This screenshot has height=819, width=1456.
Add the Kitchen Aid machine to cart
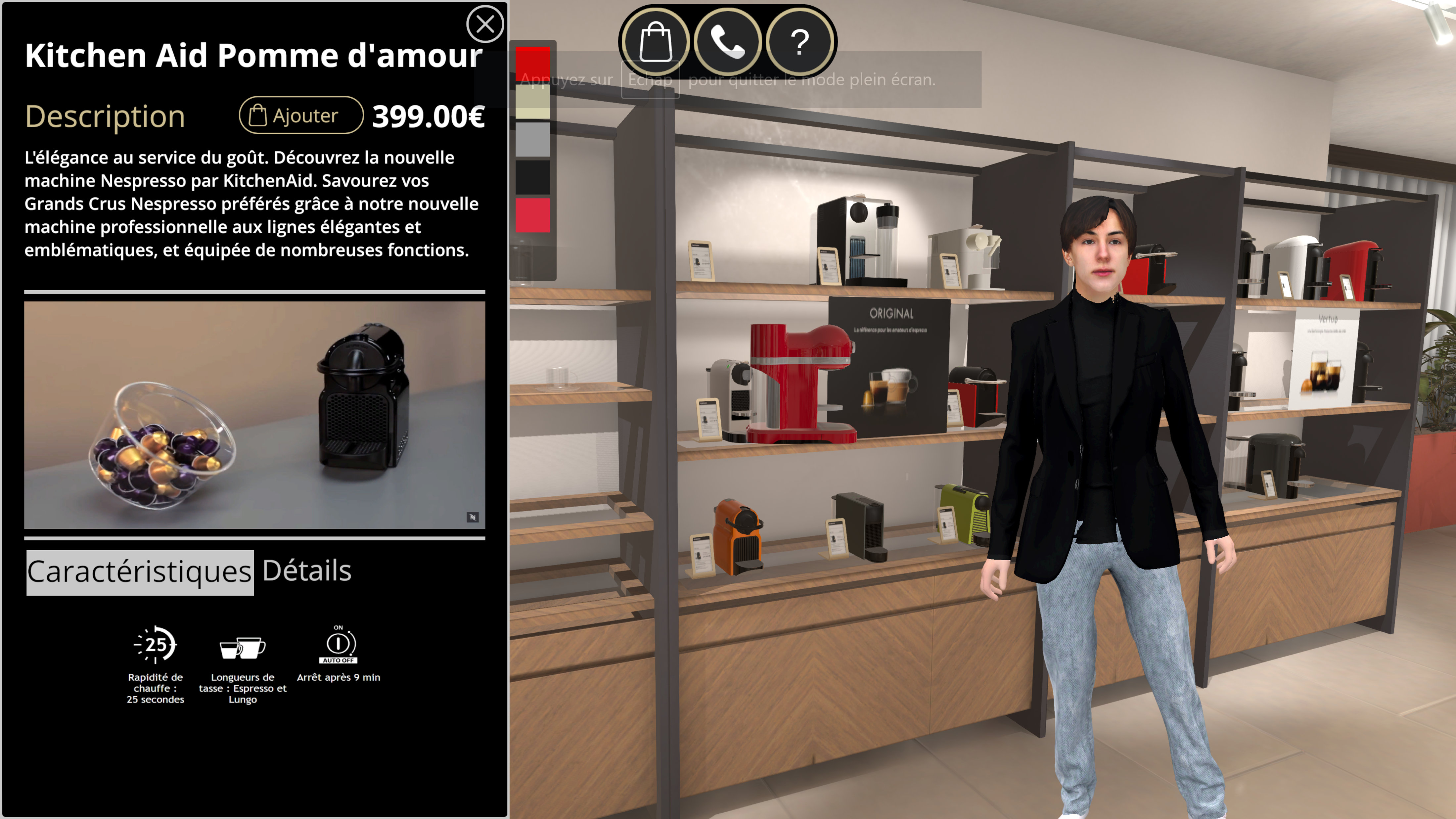pos(301,115)
